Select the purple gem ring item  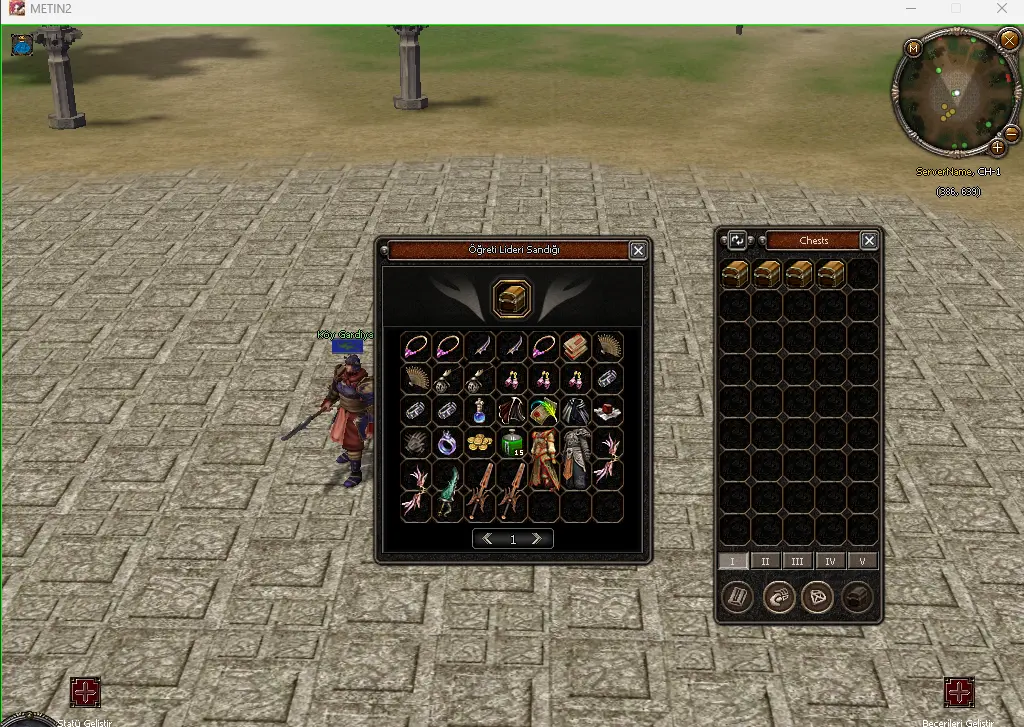coord(448,442)
